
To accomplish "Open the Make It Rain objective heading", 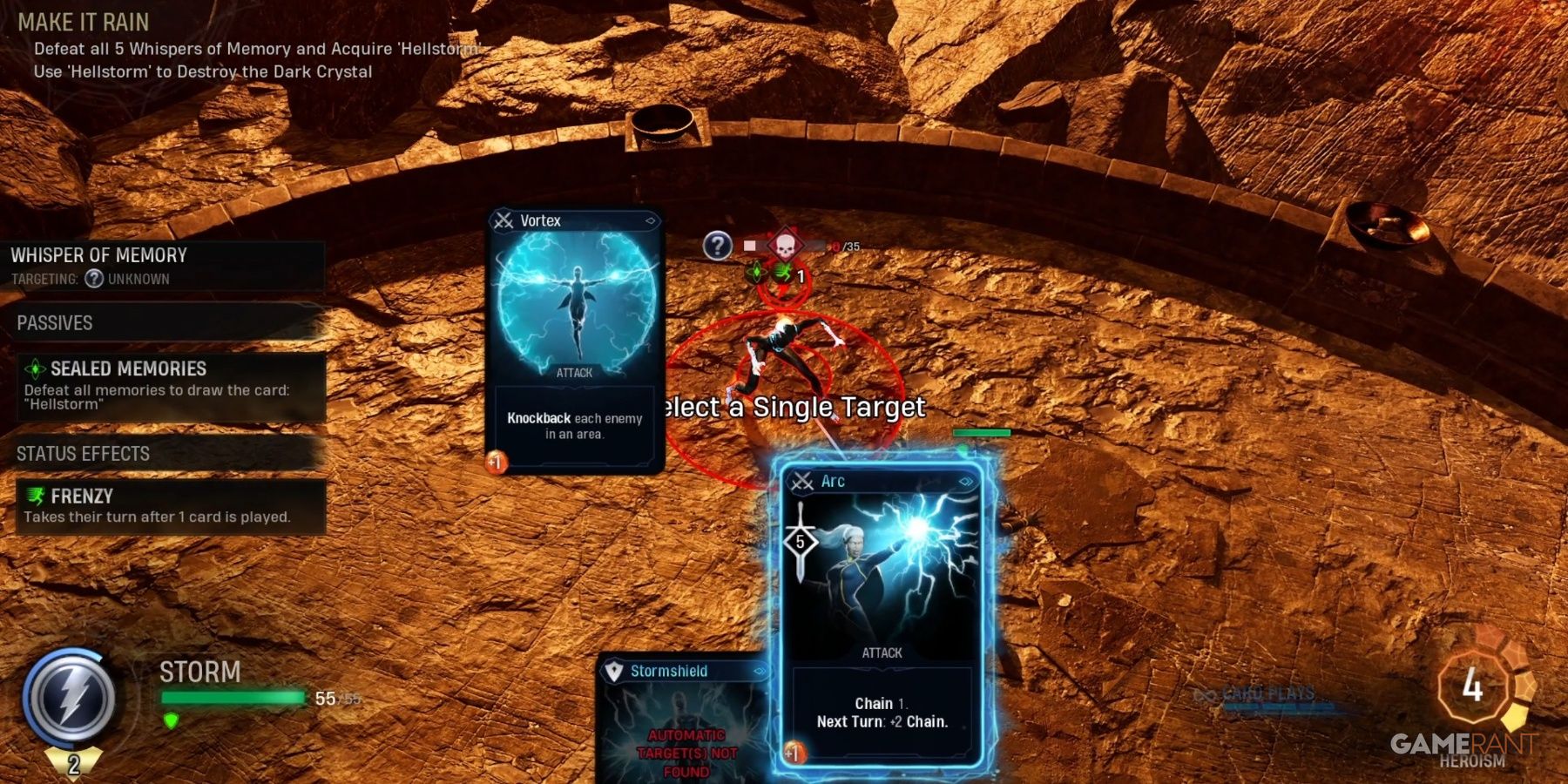I will coord(83,23).
